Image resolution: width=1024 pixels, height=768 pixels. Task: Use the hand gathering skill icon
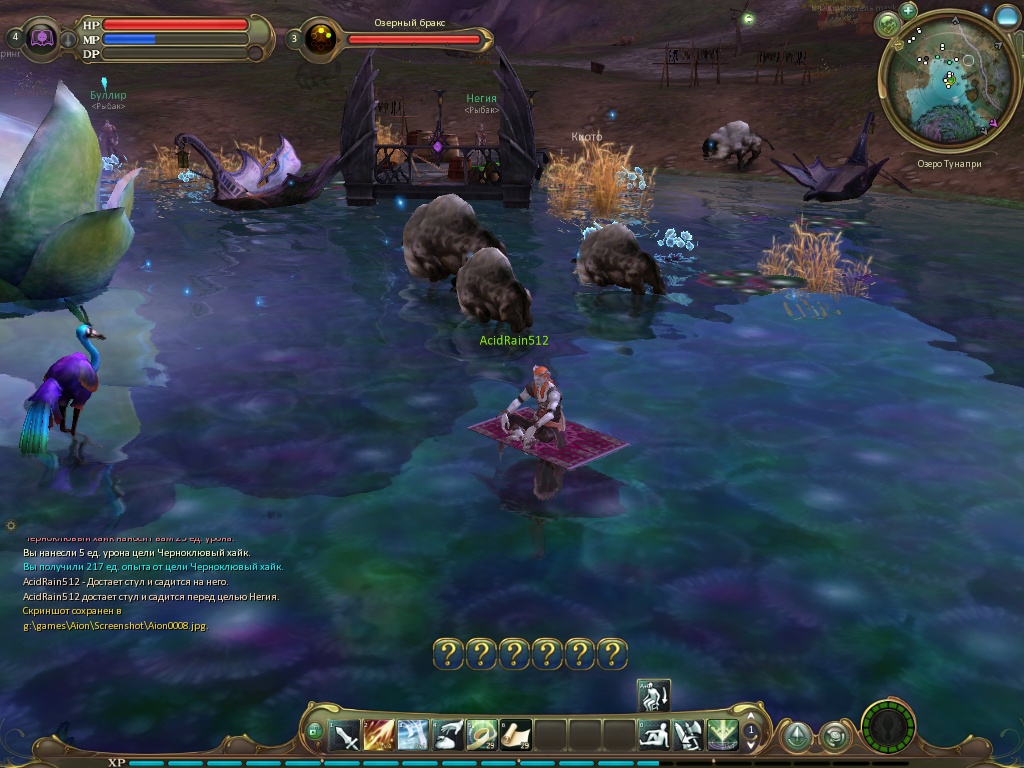448,735
